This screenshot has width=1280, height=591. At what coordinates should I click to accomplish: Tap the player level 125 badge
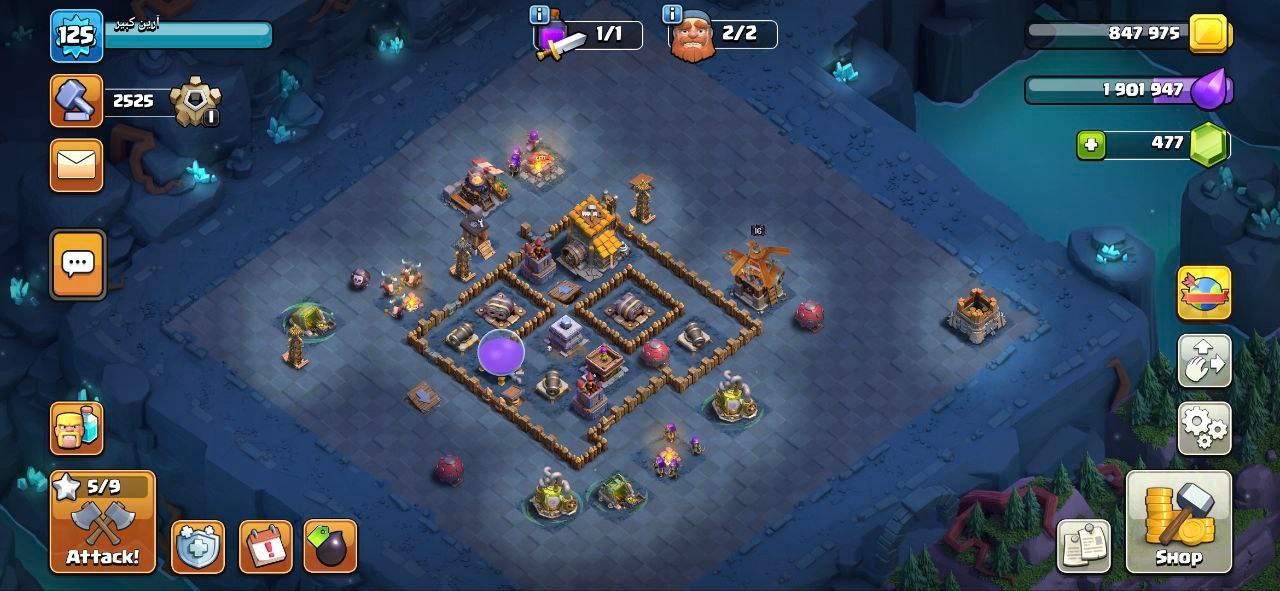pos(76,36)
